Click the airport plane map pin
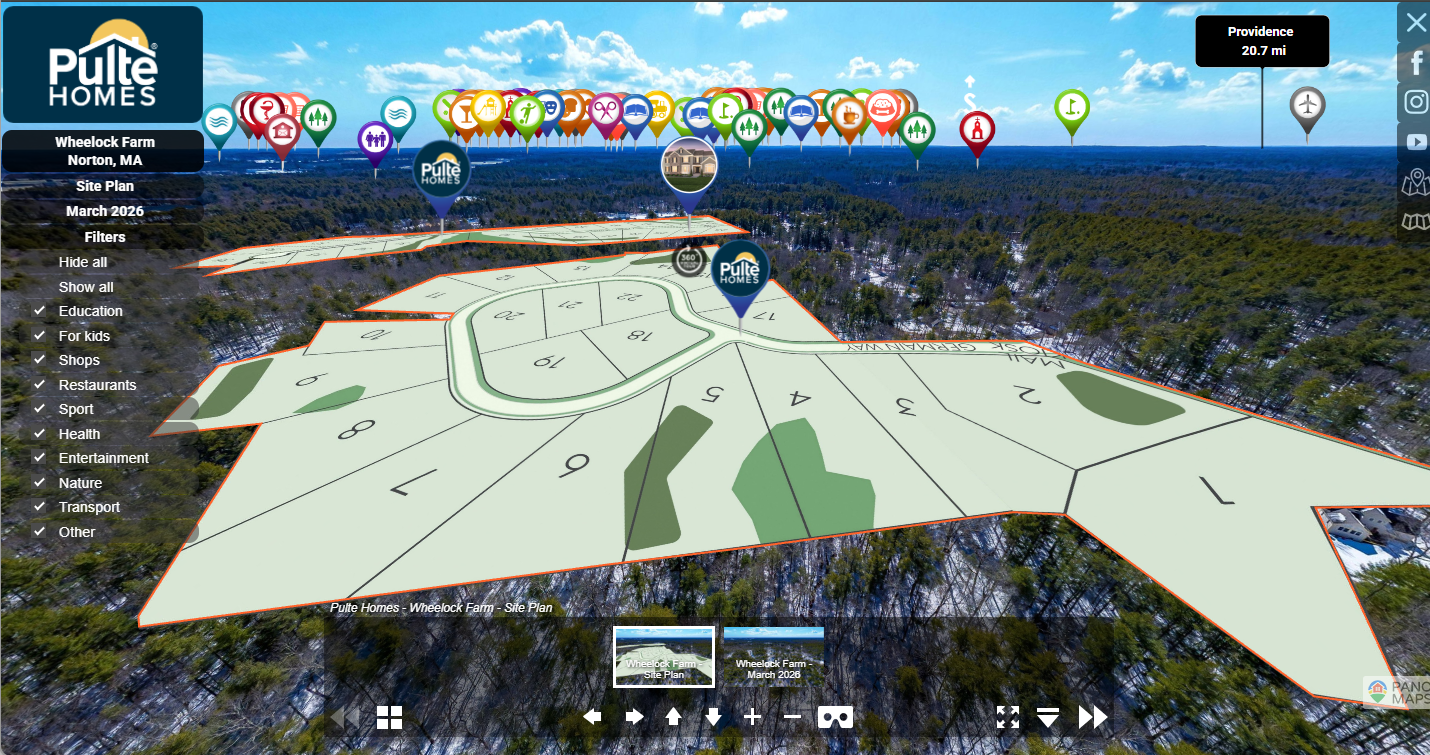 click(x=1307, y=105)
